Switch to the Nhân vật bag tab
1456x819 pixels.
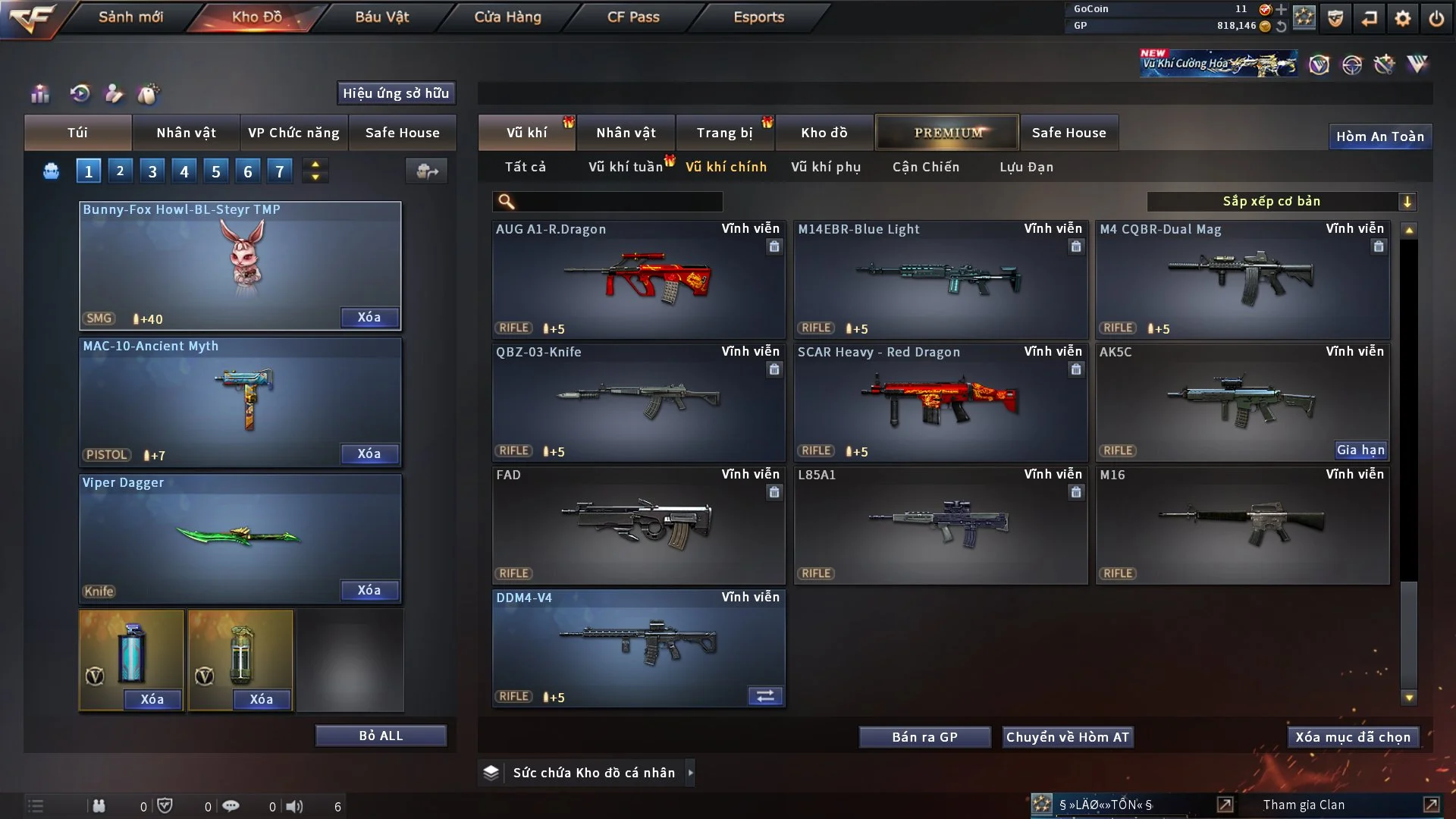(186, 133)
